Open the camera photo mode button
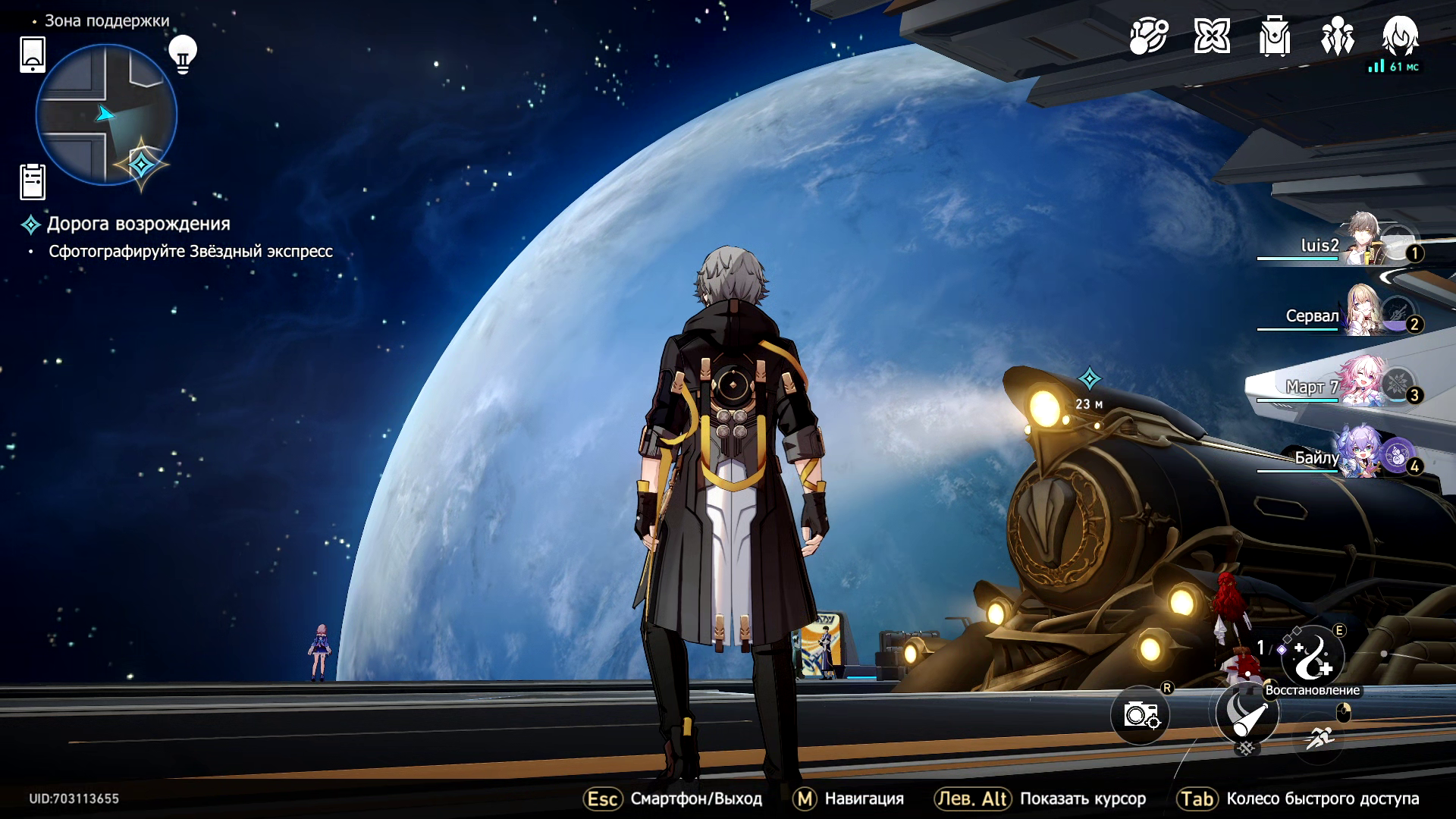The width and height of the screenshot is (1456, 819). tap(1141, 714)
